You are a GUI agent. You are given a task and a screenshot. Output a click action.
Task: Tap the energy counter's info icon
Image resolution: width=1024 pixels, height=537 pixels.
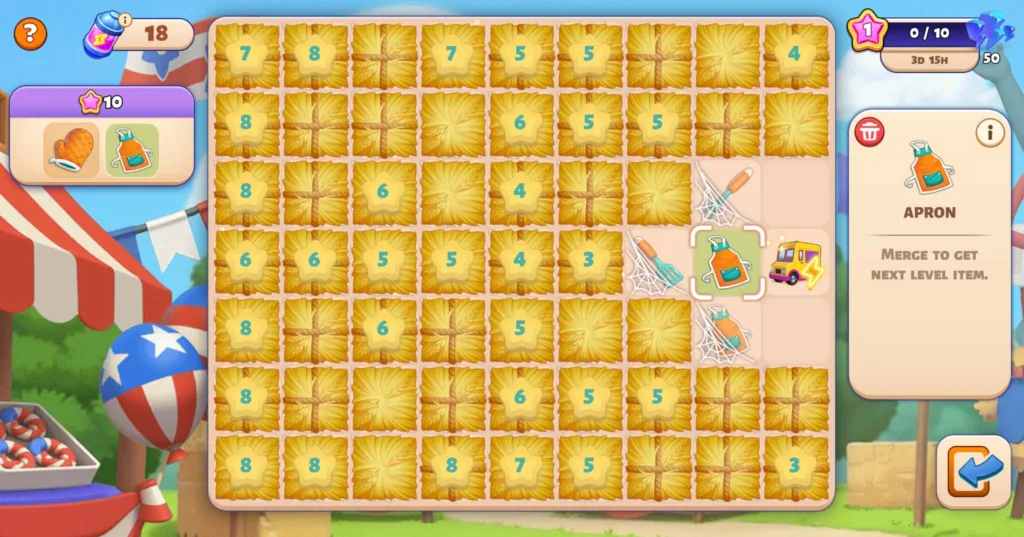[x=125, y=19]
